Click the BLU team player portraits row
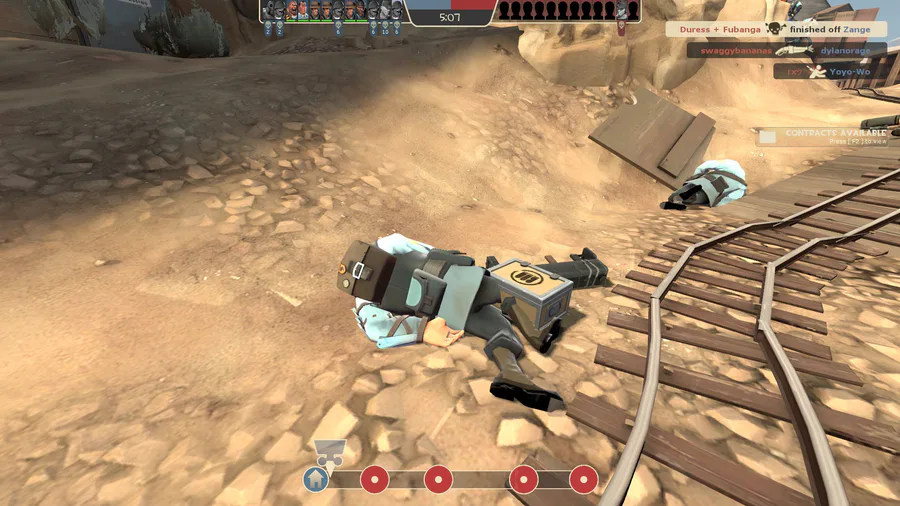Image resolution: width=900 pixels, height=506 pixels. (x=334, y=11)
